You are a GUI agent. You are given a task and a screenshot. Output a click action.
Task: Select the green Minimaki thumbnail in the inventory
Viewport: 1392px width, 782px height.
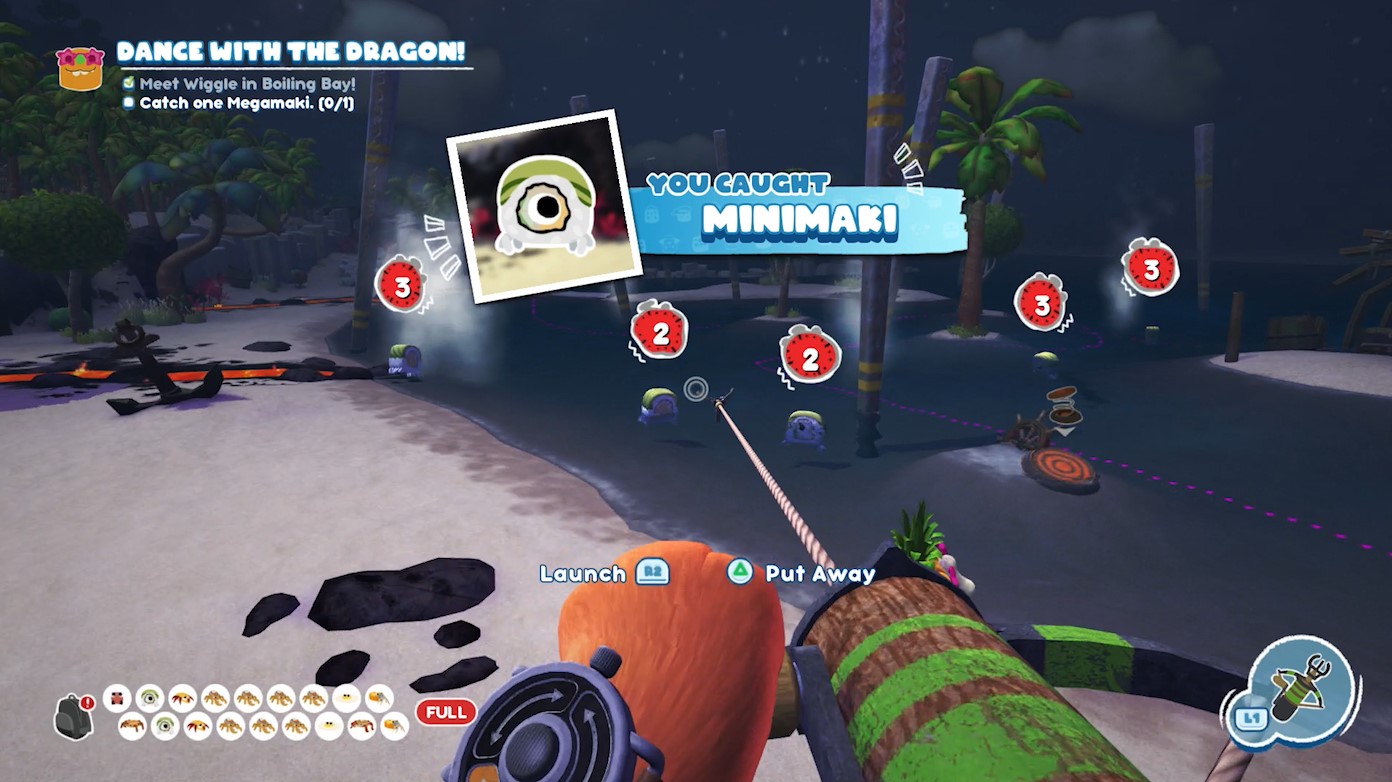click(151, 699)
